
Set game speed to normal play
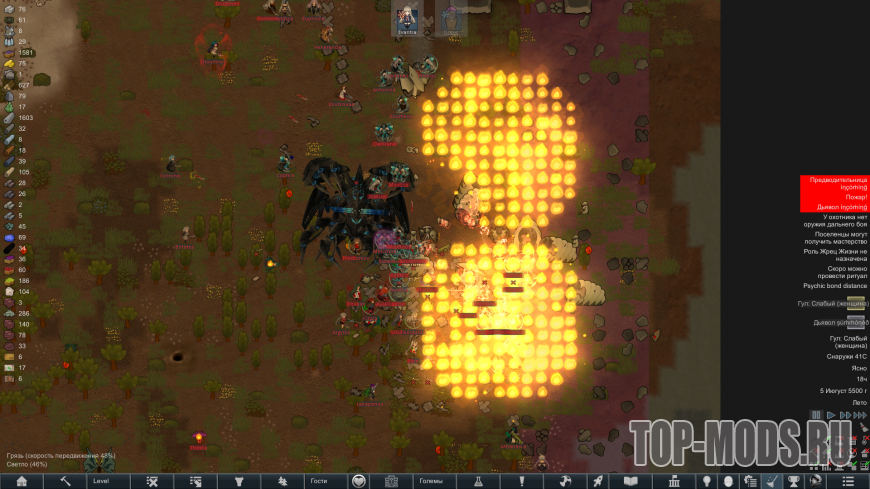(830, 415)
